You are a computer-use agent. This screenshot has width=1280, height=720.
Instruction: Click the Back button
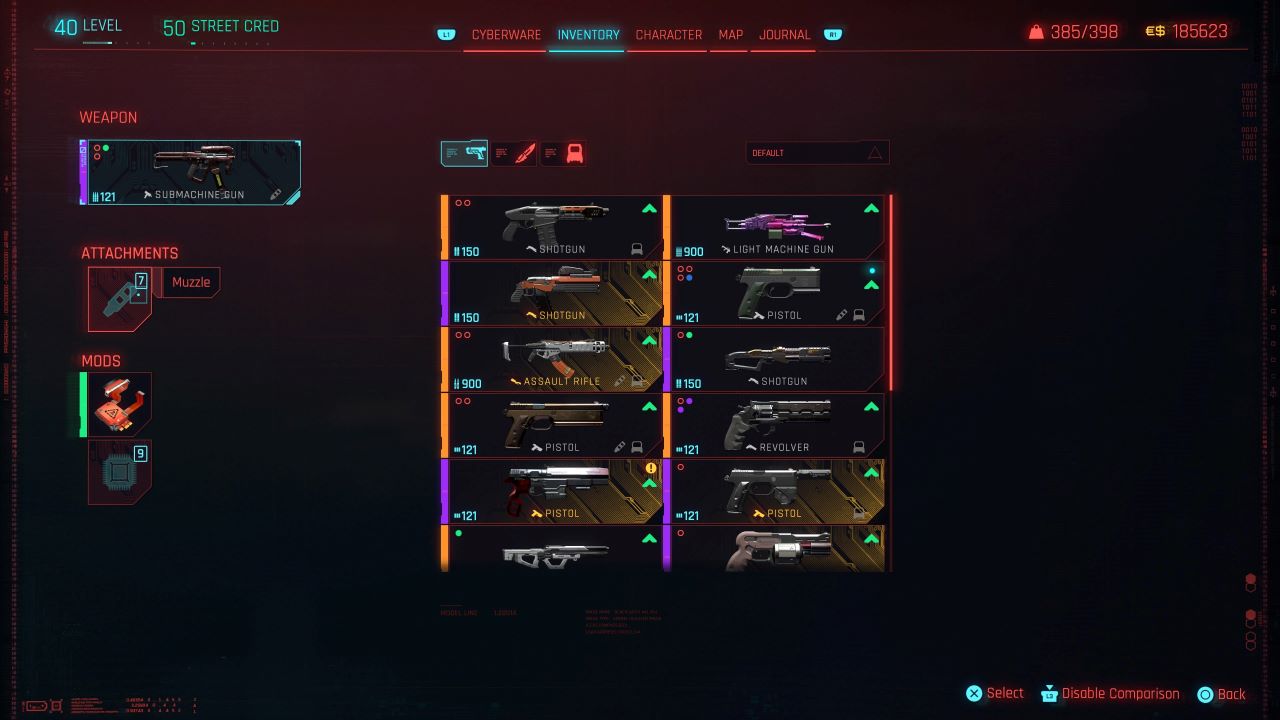1224,693
